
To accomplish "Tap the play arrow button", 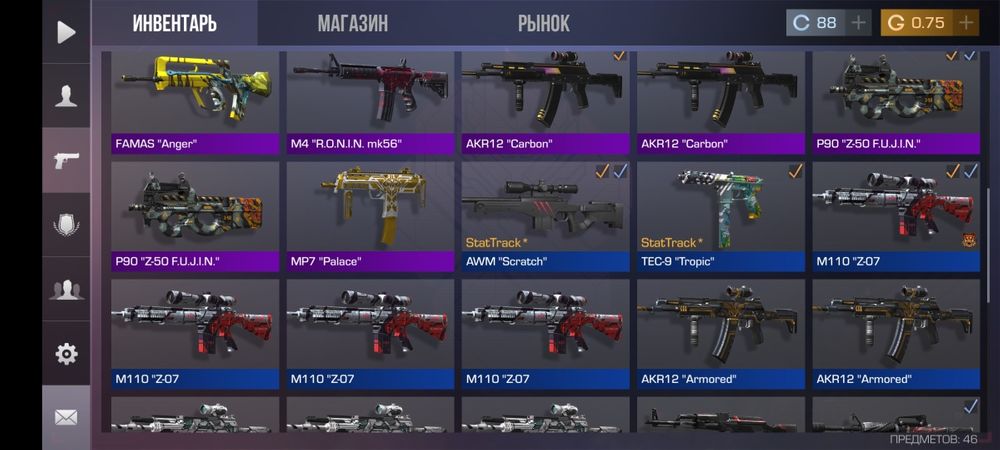I will [x=66, y=32].
